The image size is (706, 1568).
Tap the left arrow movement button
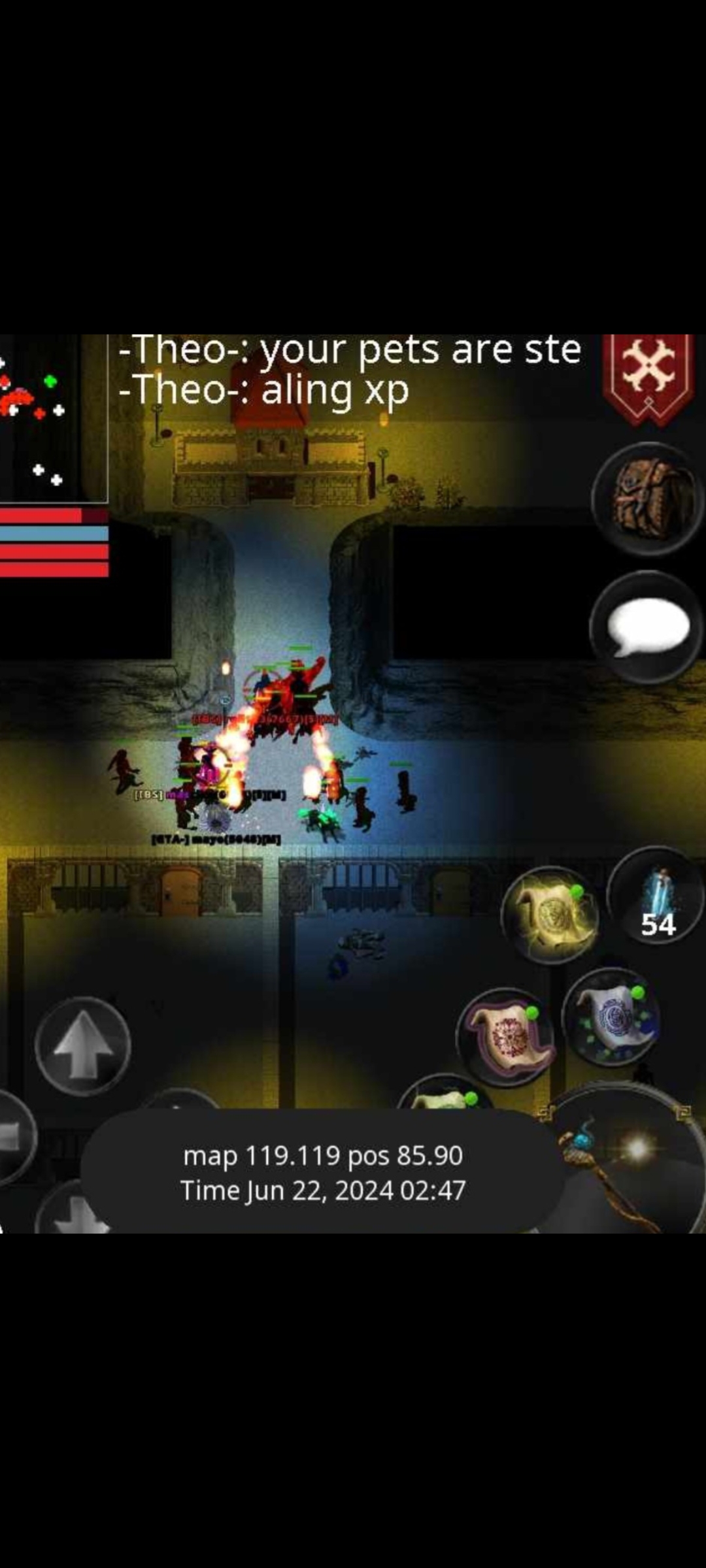[13, 1137]
